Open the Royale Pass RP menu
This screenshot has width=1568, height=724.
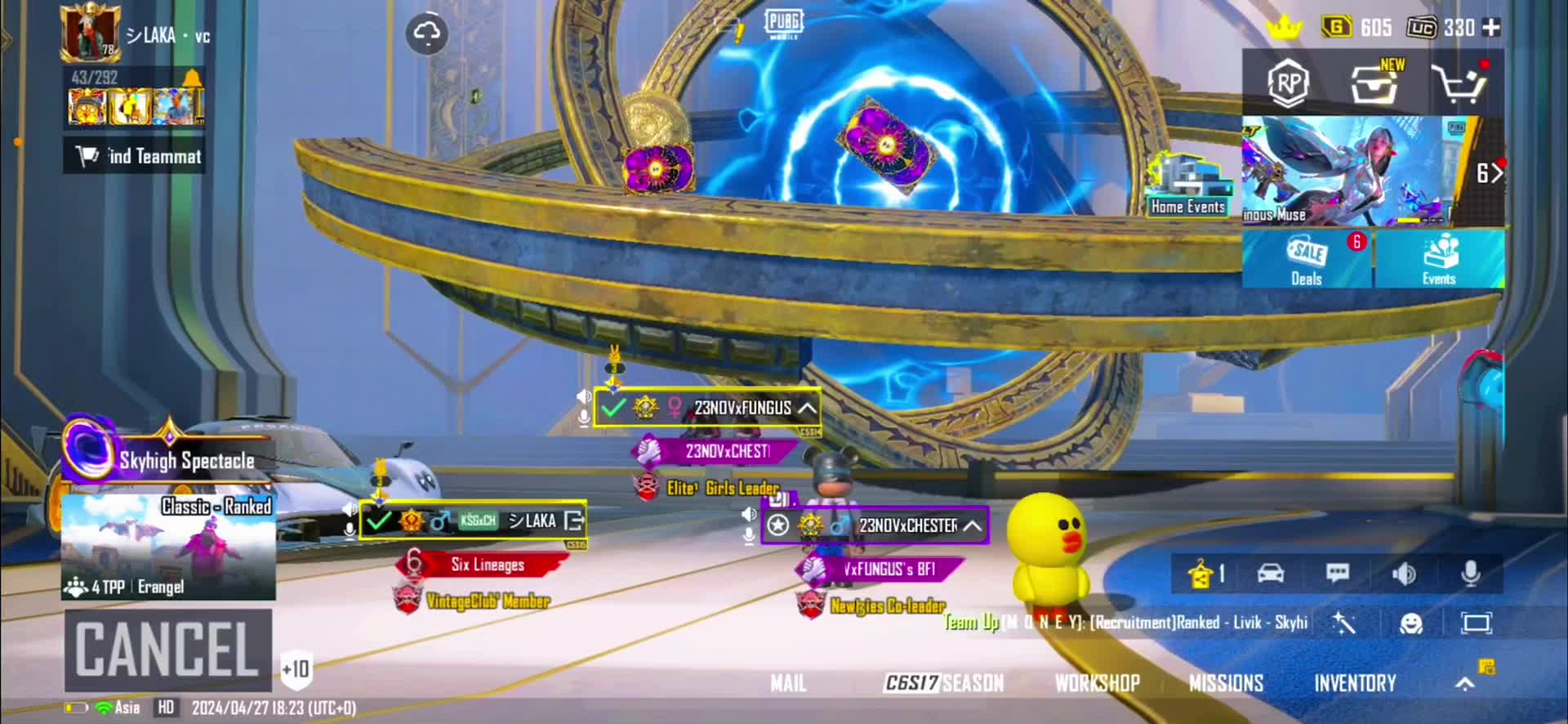coord(1288,83)
